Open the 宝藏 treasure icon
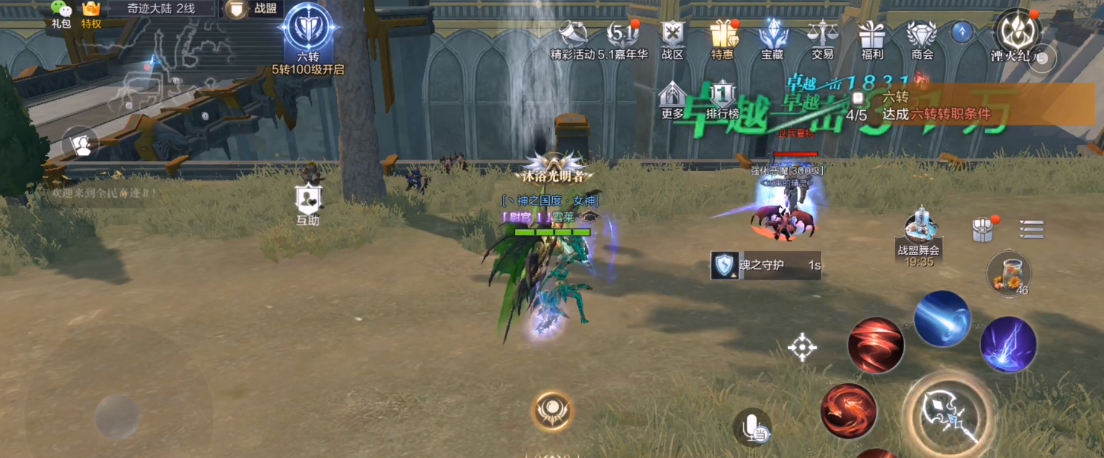The width and height of the screenshot is (1104, 458). pyautogui.click(x=772, y=38)
